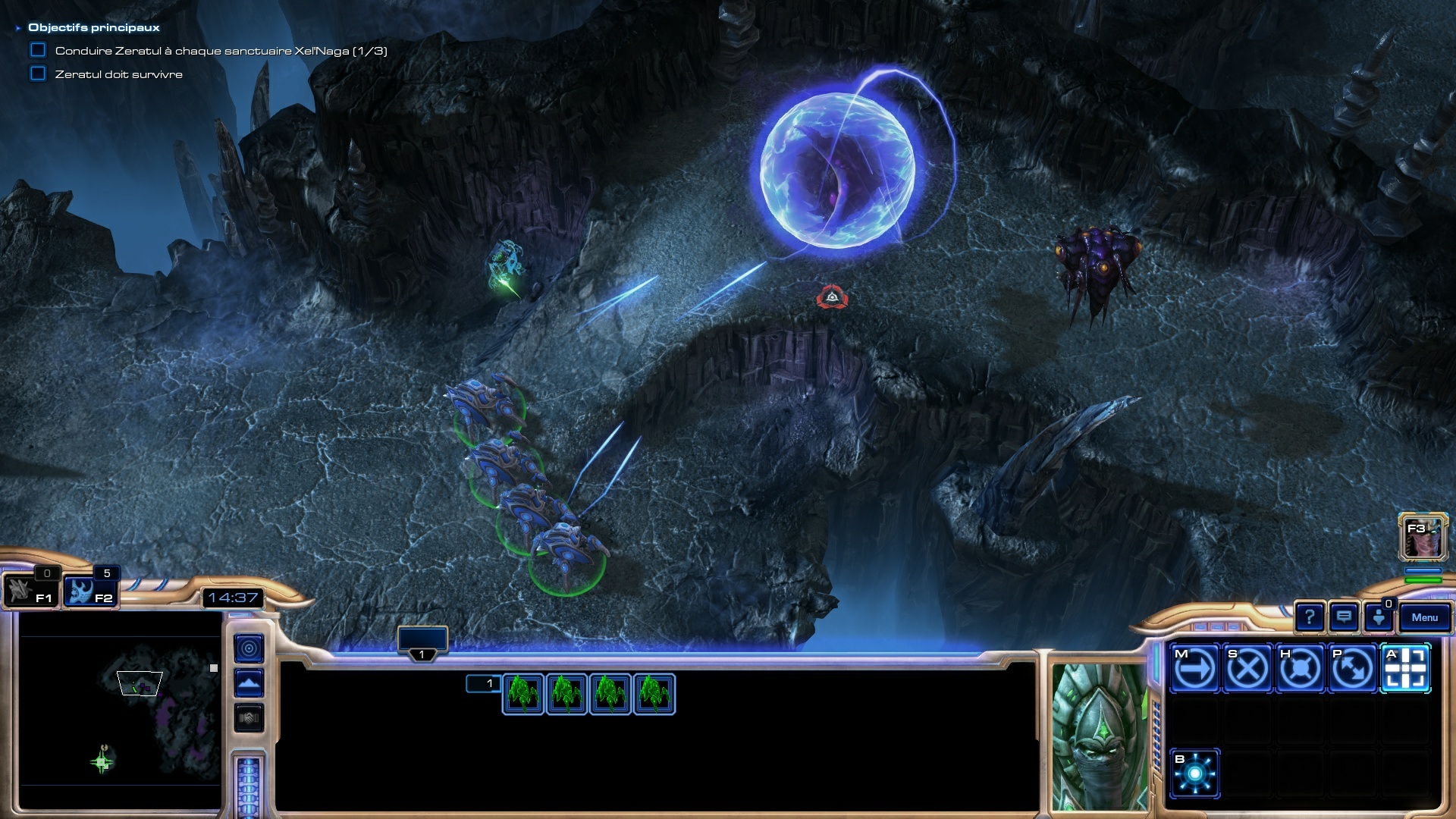
Task: Open the chat messages log
Action: pos(1344,617)
